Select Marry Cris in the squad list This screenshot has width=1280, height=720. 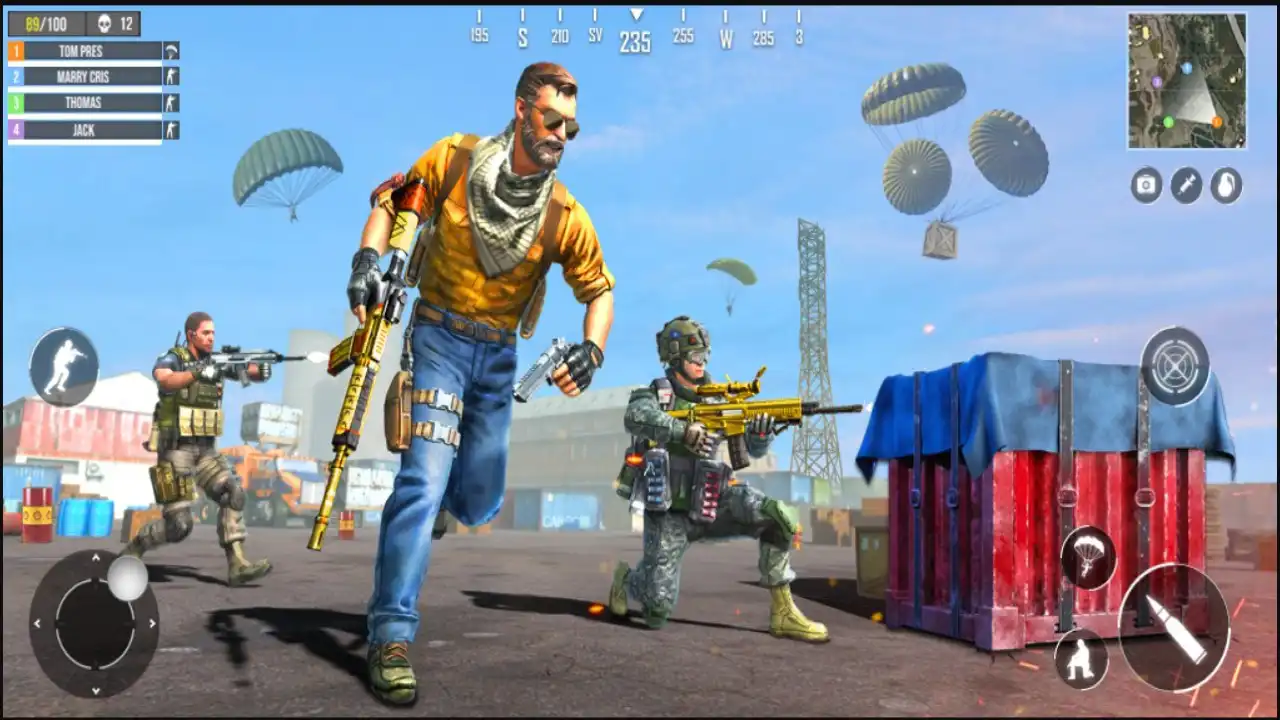pos(85,76)
